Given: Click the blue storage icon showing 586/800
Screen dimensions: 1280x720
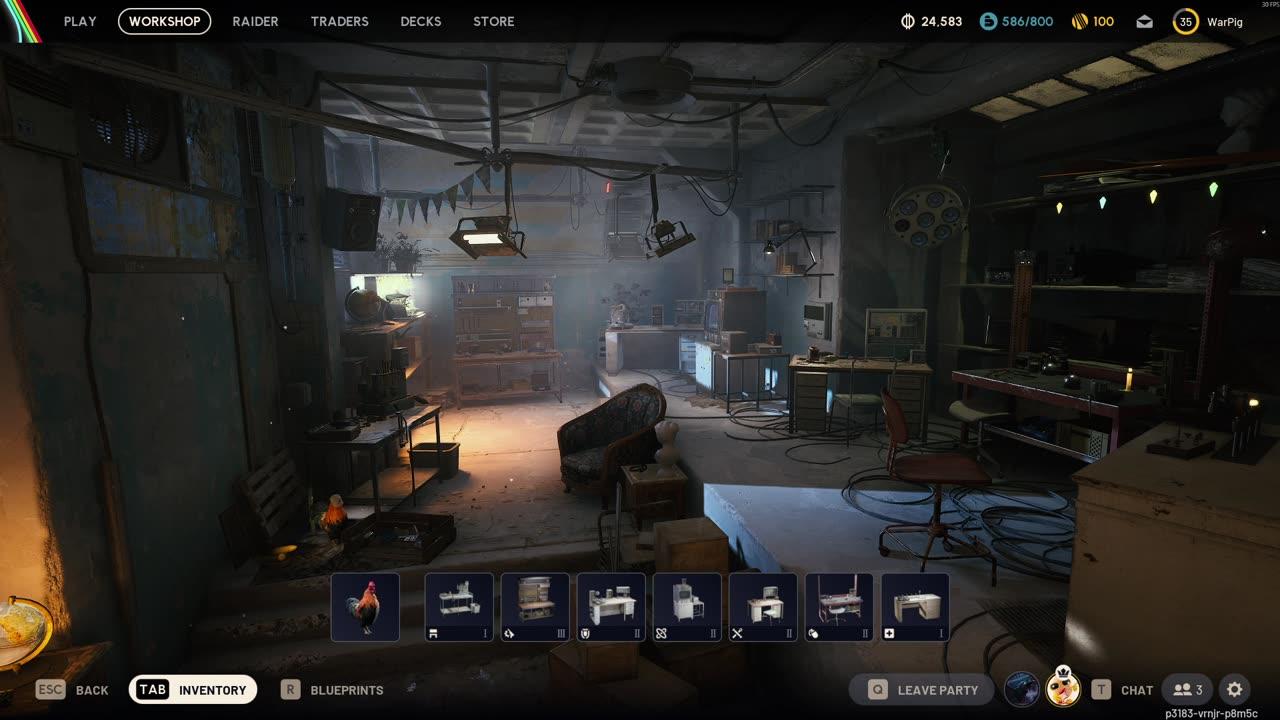Looking at the screenshot, I should click(989, 20).
